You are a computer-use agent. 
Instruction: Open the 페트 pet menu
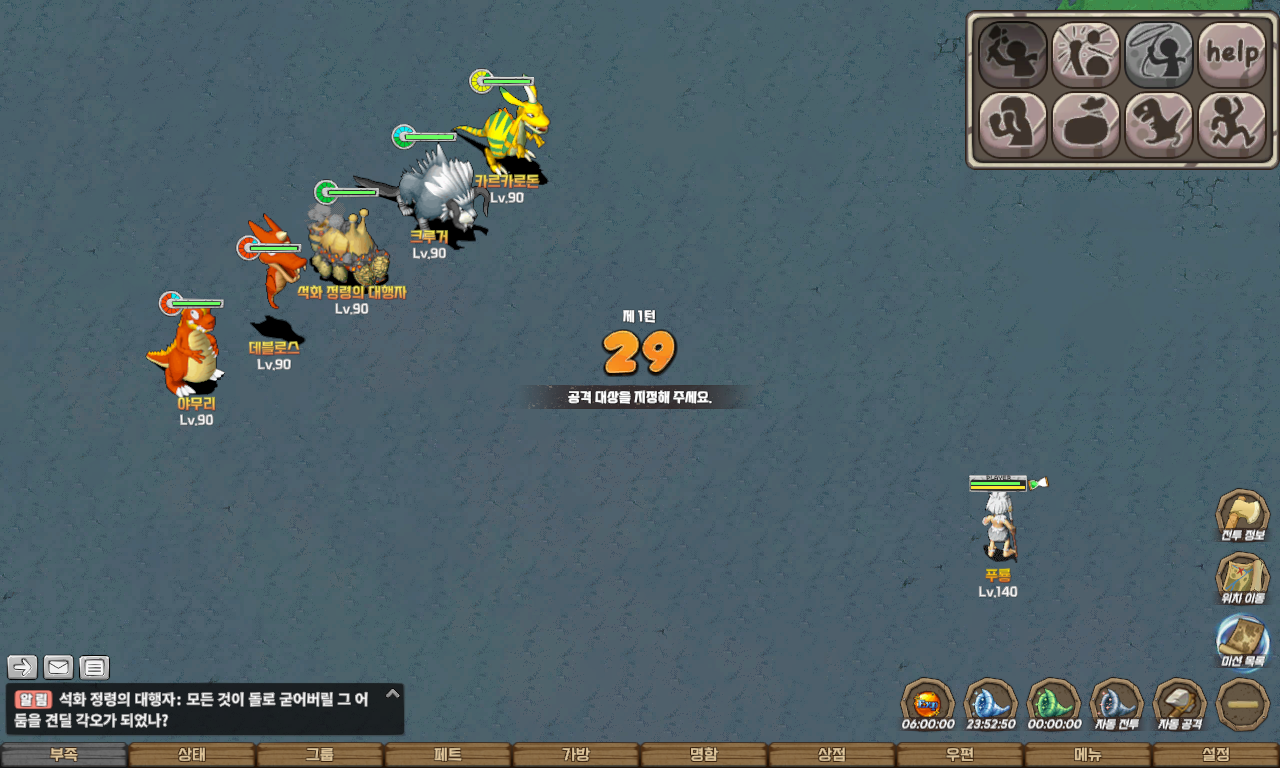(448, 755)
